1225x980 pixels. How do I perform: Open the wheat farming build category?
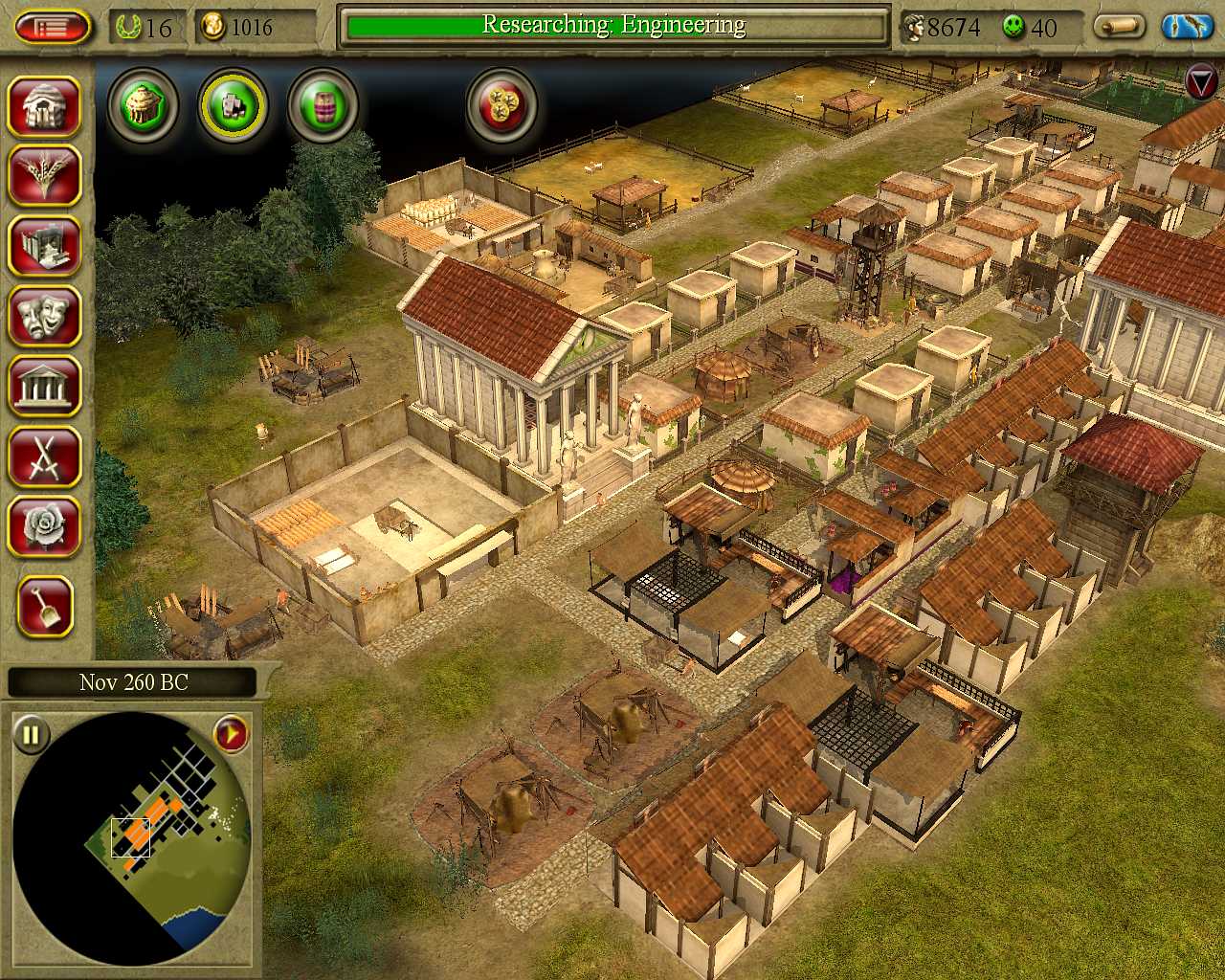[x=44, y=176]
